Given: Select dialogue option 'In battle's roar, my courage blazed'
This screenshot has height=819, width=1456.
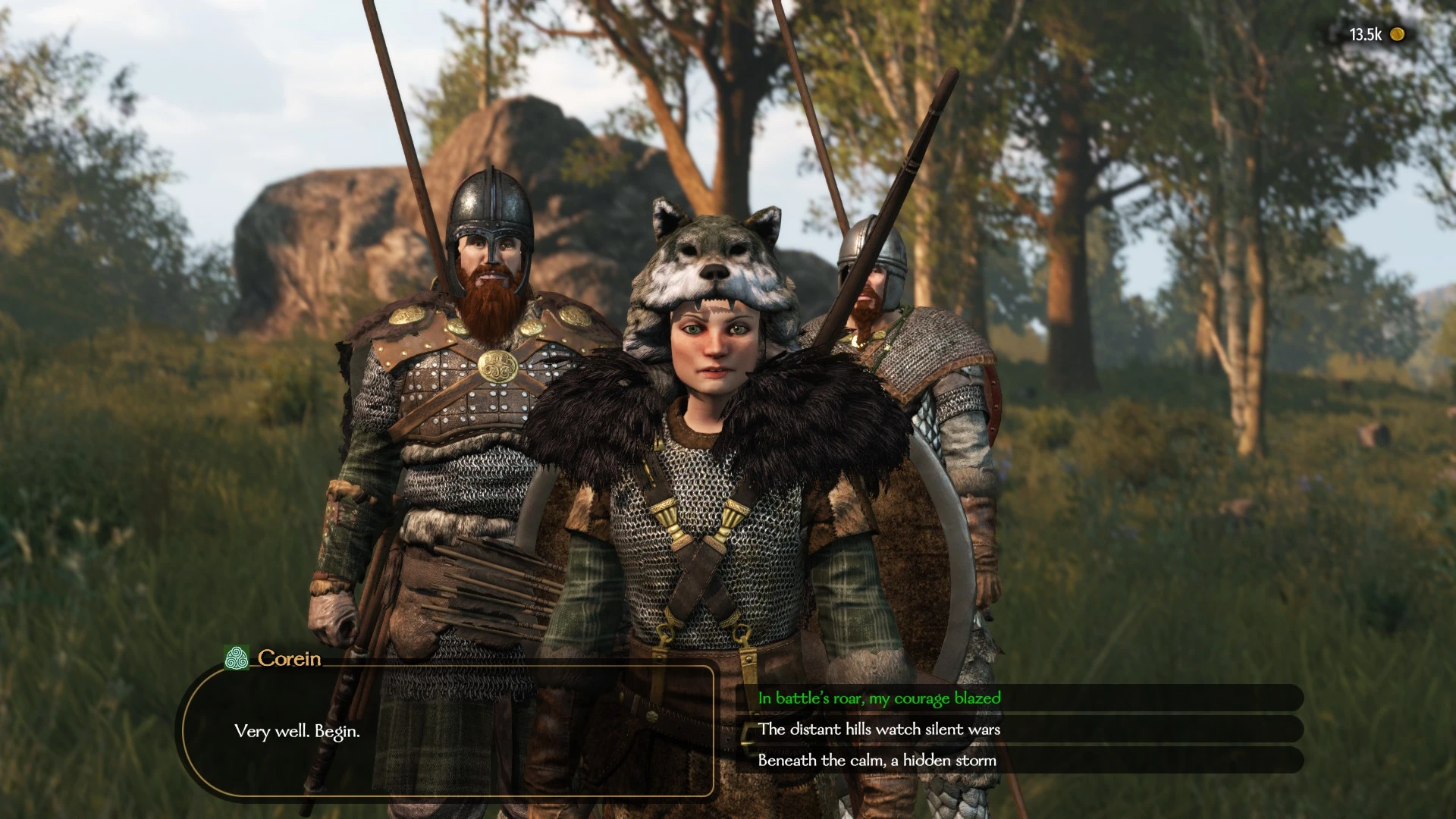Looking at the screenshot, I should 876,699.
